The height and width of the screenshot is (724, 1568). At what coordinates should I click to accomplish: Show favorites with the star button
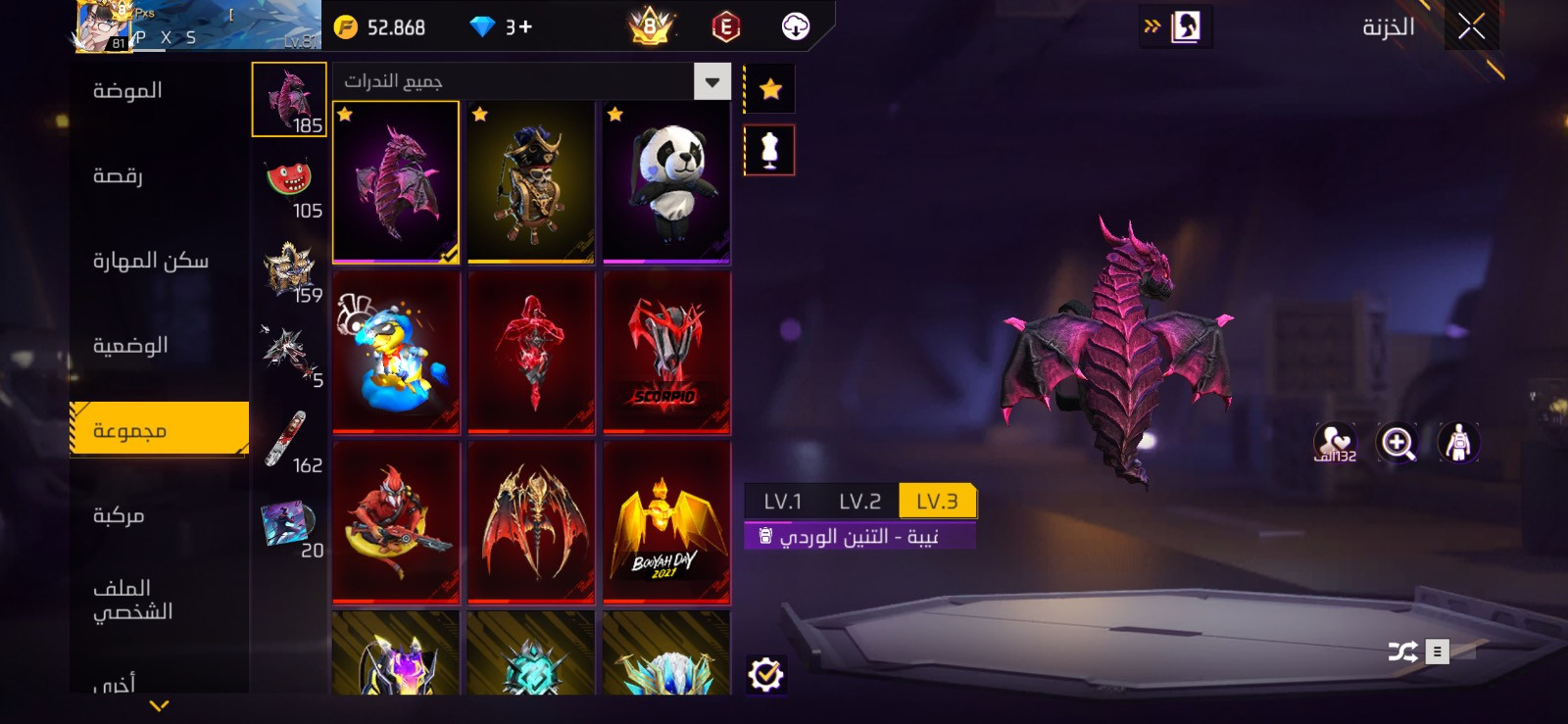click(770, 90)
